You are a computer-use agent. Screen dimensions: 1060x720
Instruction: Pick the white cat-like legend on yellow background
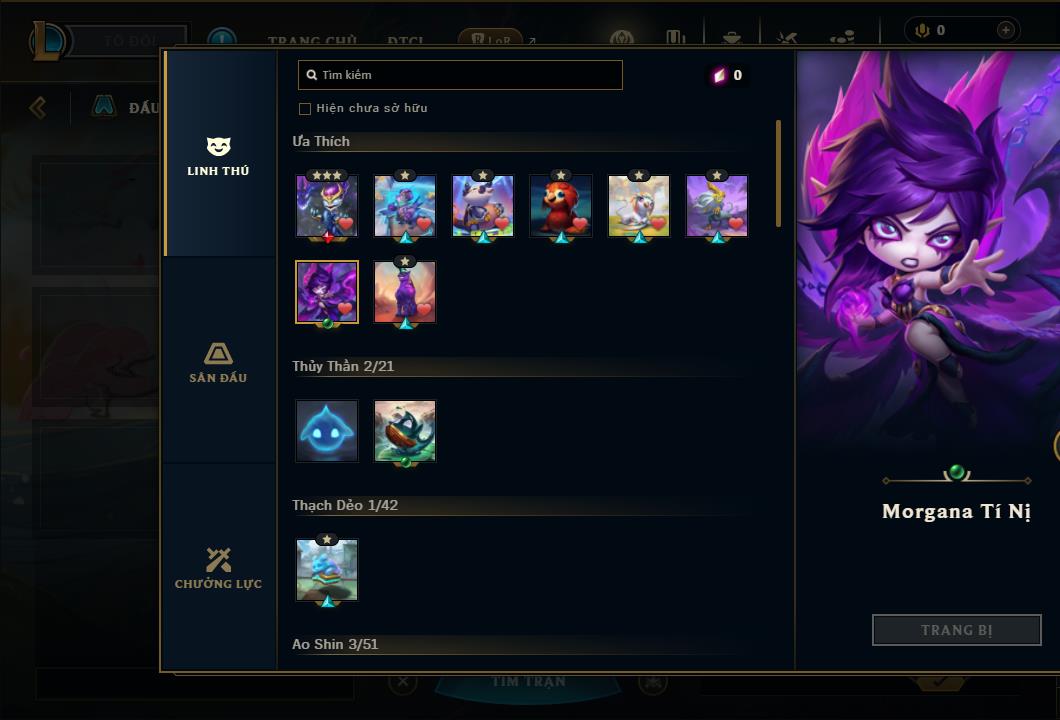pyautogui.click(x=639, y=206)
